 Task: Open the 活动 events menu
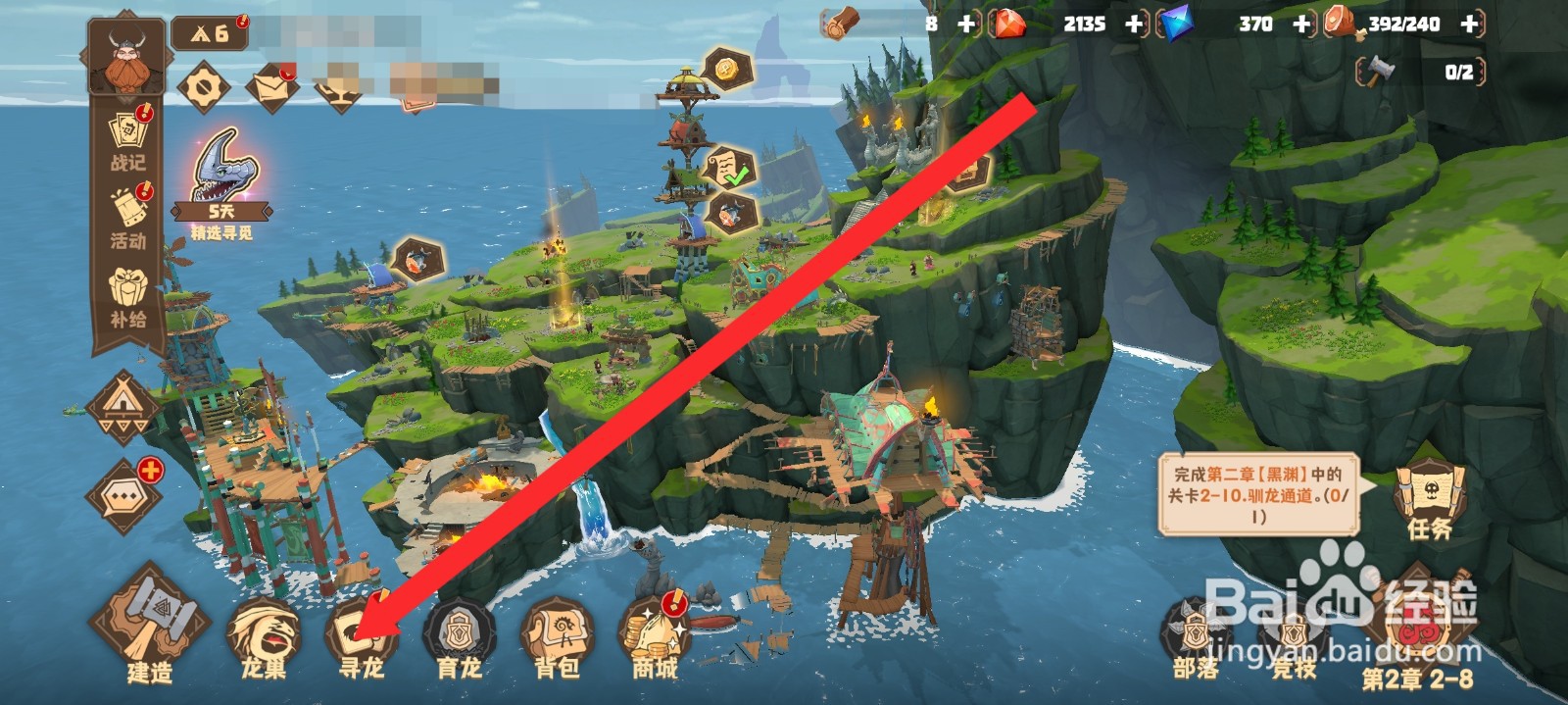(x=128, y=218)
